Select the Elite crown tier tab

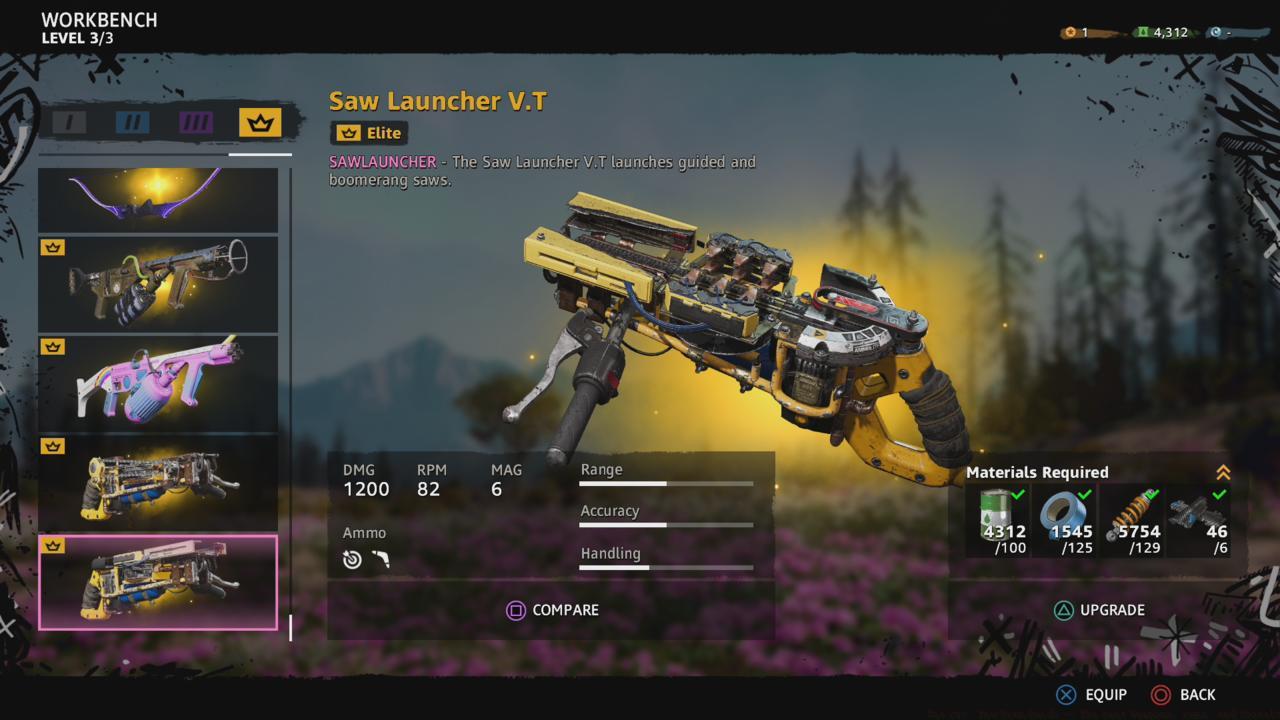click(x=260, y=123)
